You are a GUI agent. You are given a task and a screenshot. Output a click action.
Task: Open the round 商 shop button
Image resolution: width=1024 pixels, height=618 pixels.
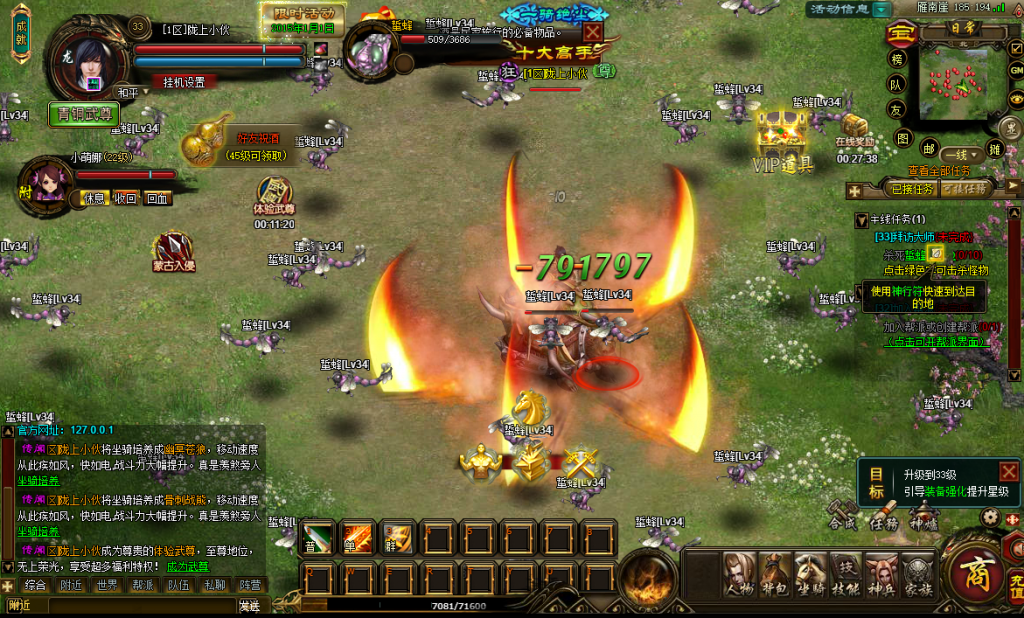[971, 574]
